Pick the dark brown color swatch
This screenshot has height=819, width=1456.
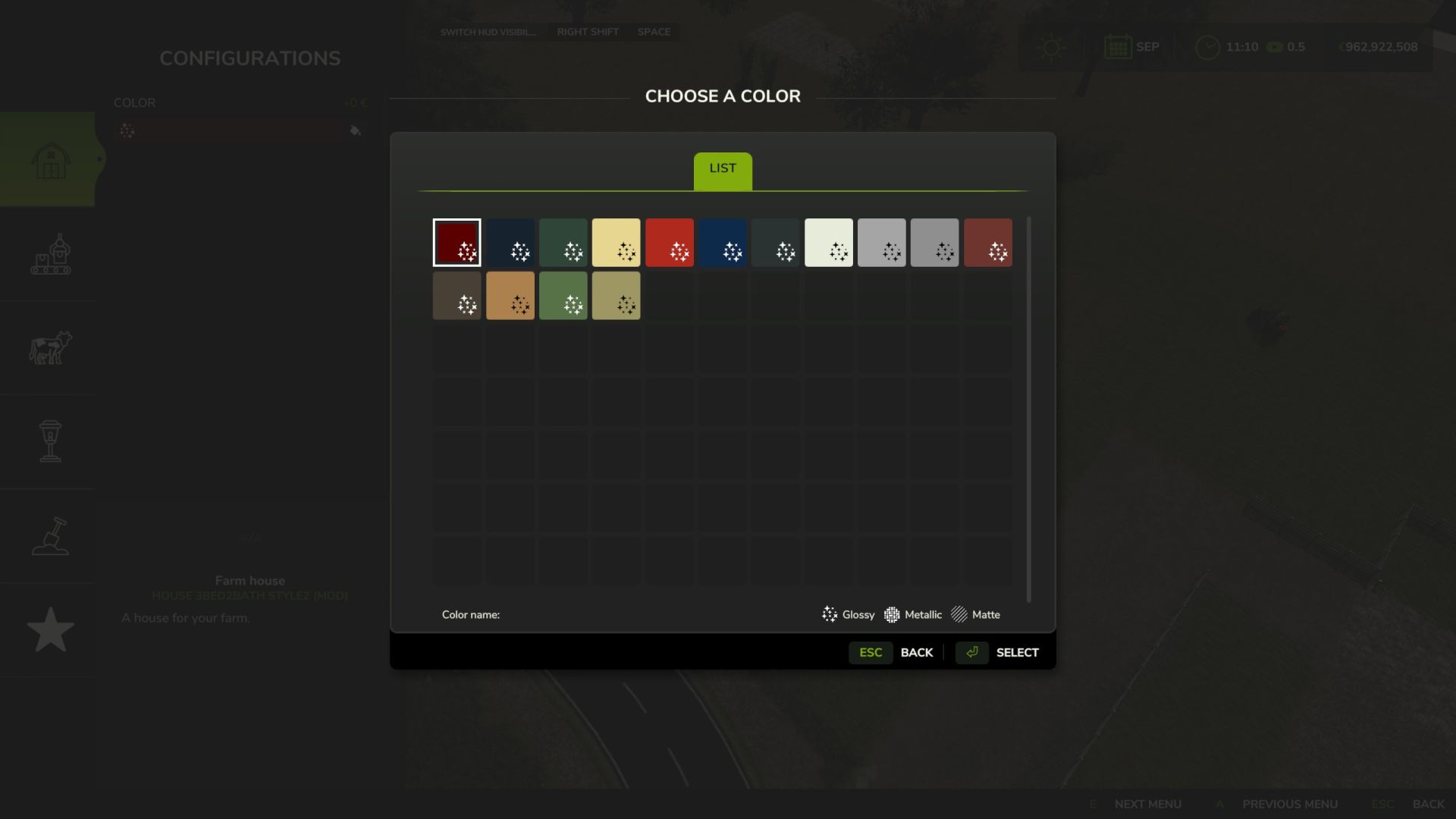(457, 296)
